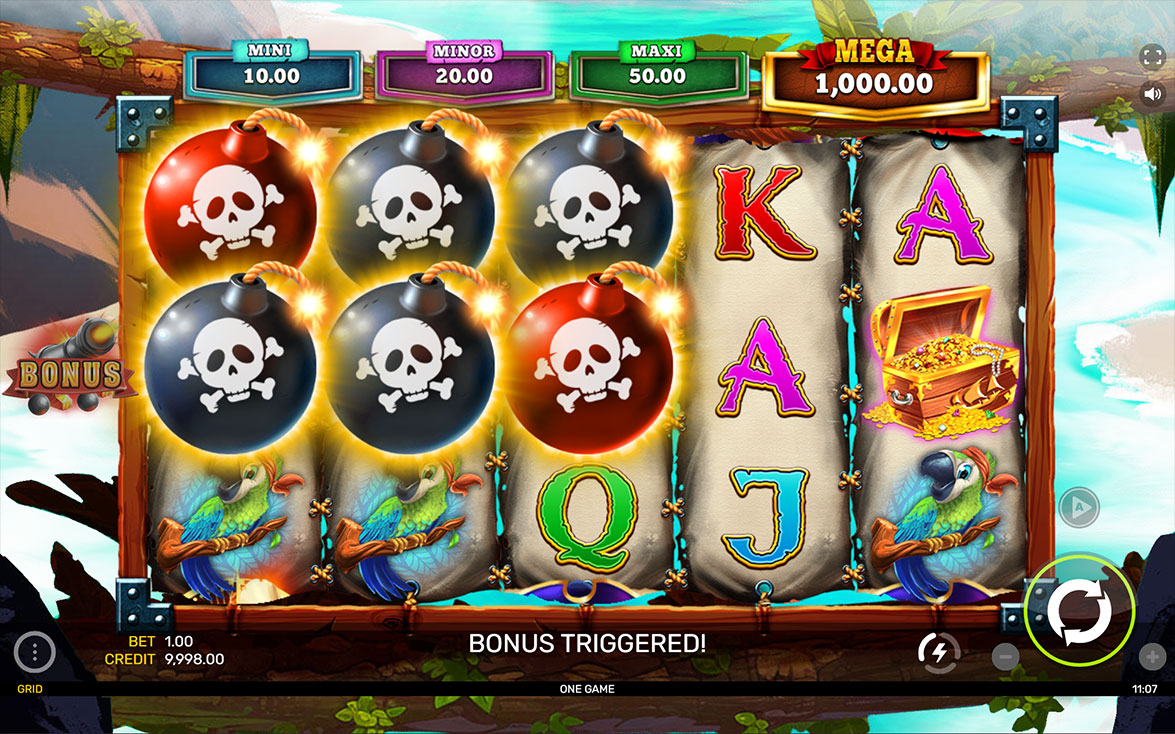
Task: Mute the game sound
Action: (1151, 94)
